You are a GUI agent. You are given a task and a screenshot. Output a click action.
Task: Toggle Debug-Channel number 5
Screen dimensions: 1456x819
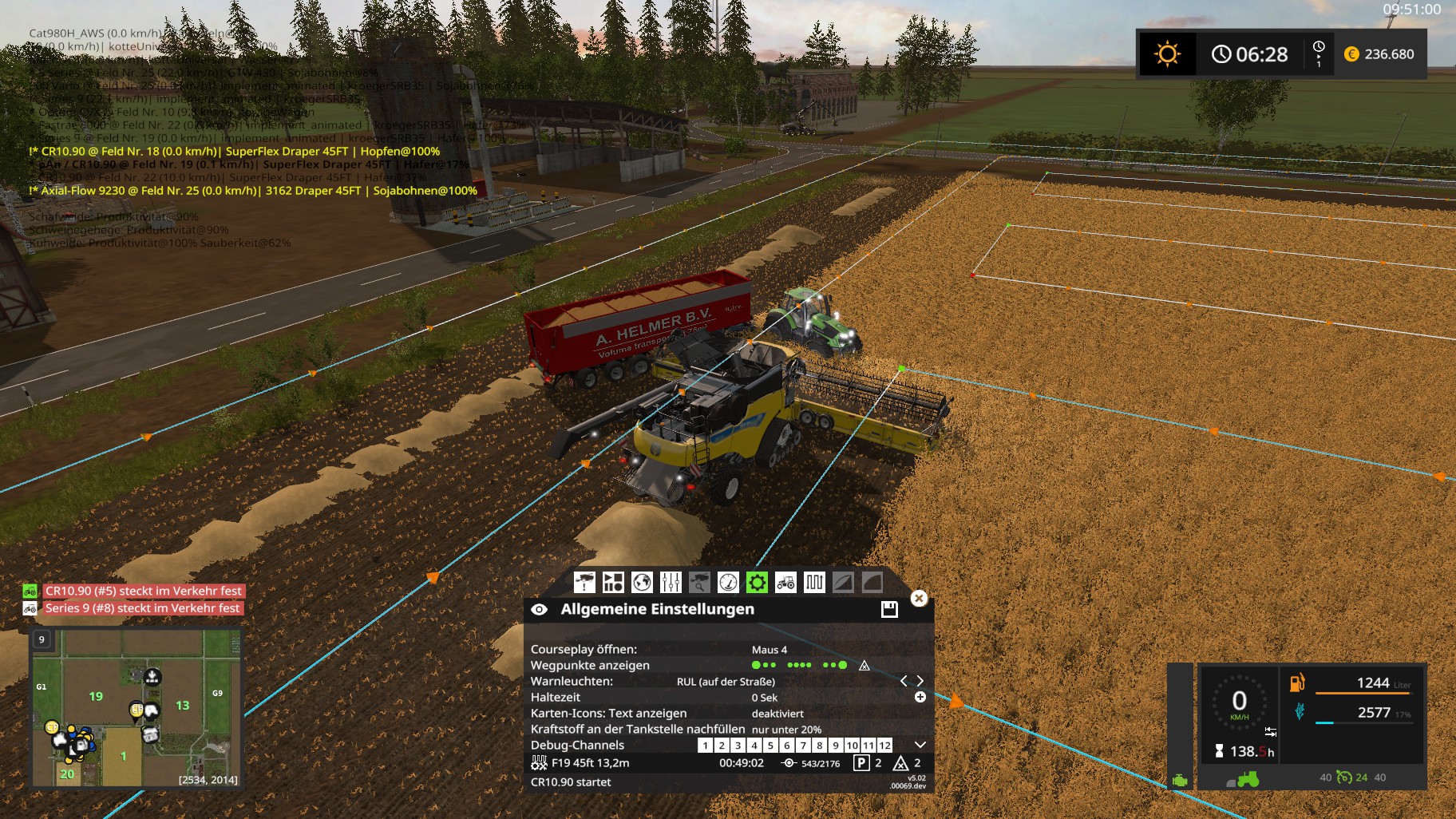(x=770, y=746)
